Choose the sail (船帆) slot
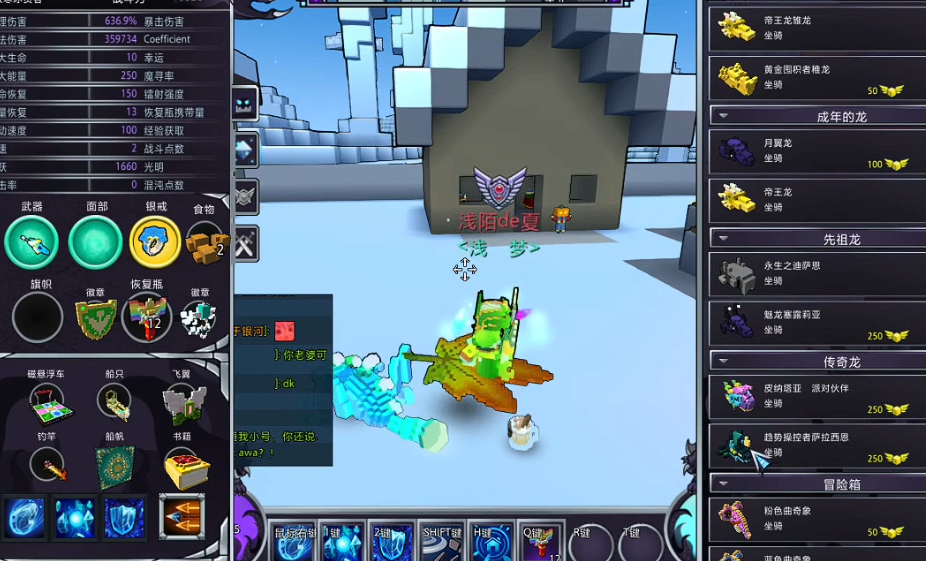The image size is (926, 561). pos(115,467)
